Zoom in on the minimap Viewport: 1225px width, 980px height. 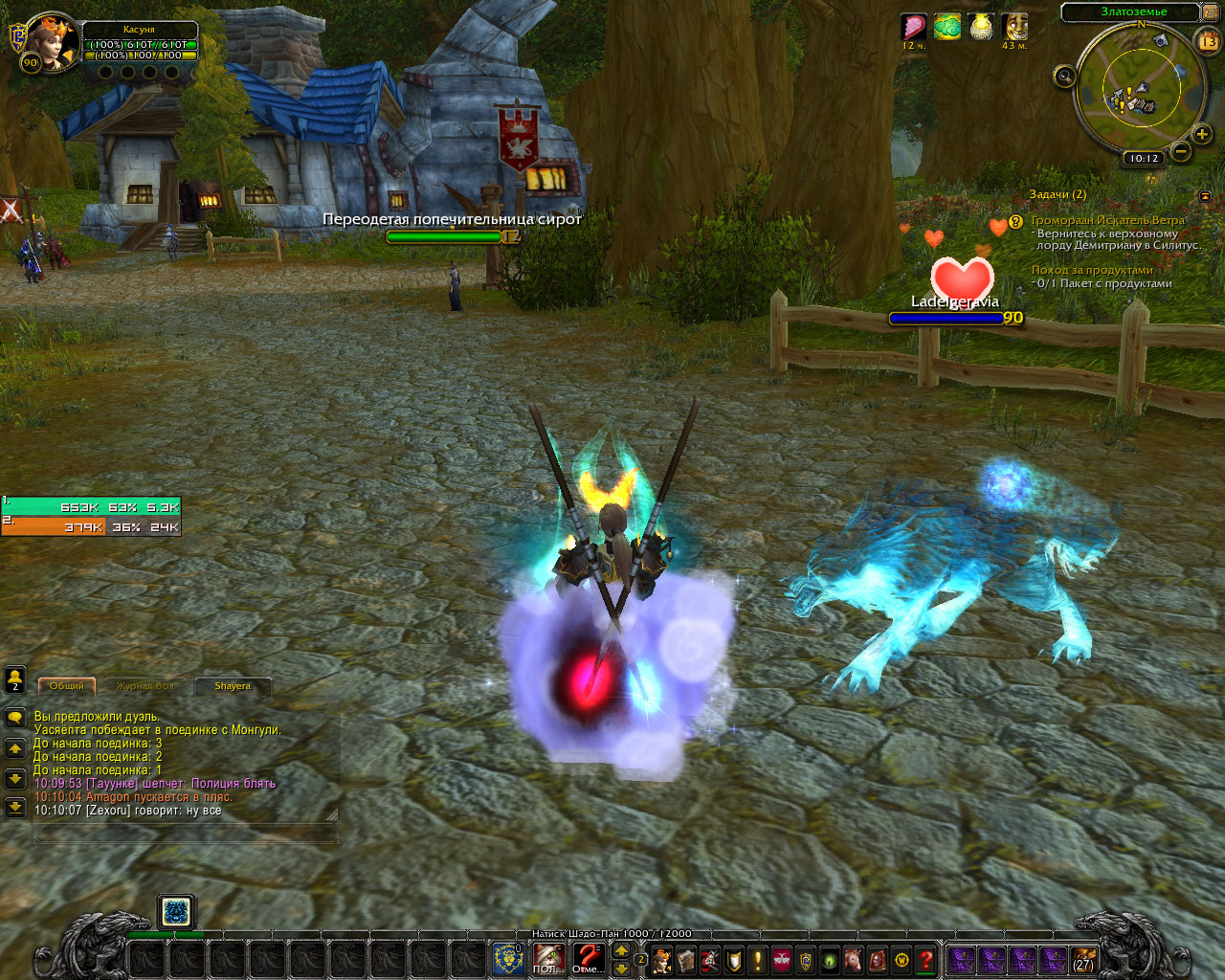tap(1202, 135)
